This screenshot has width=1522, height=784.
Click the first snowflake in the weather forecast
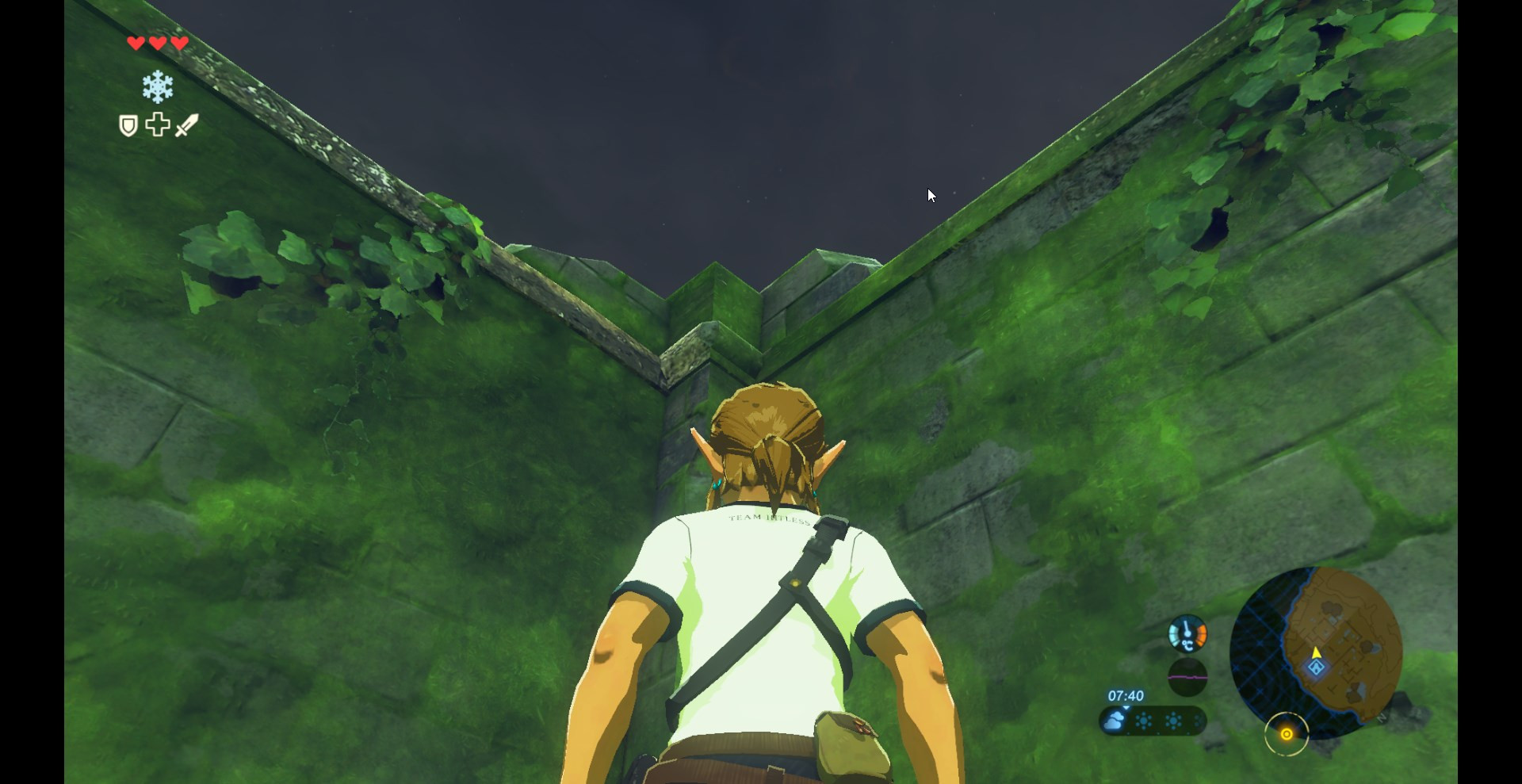coord(1144,721)
